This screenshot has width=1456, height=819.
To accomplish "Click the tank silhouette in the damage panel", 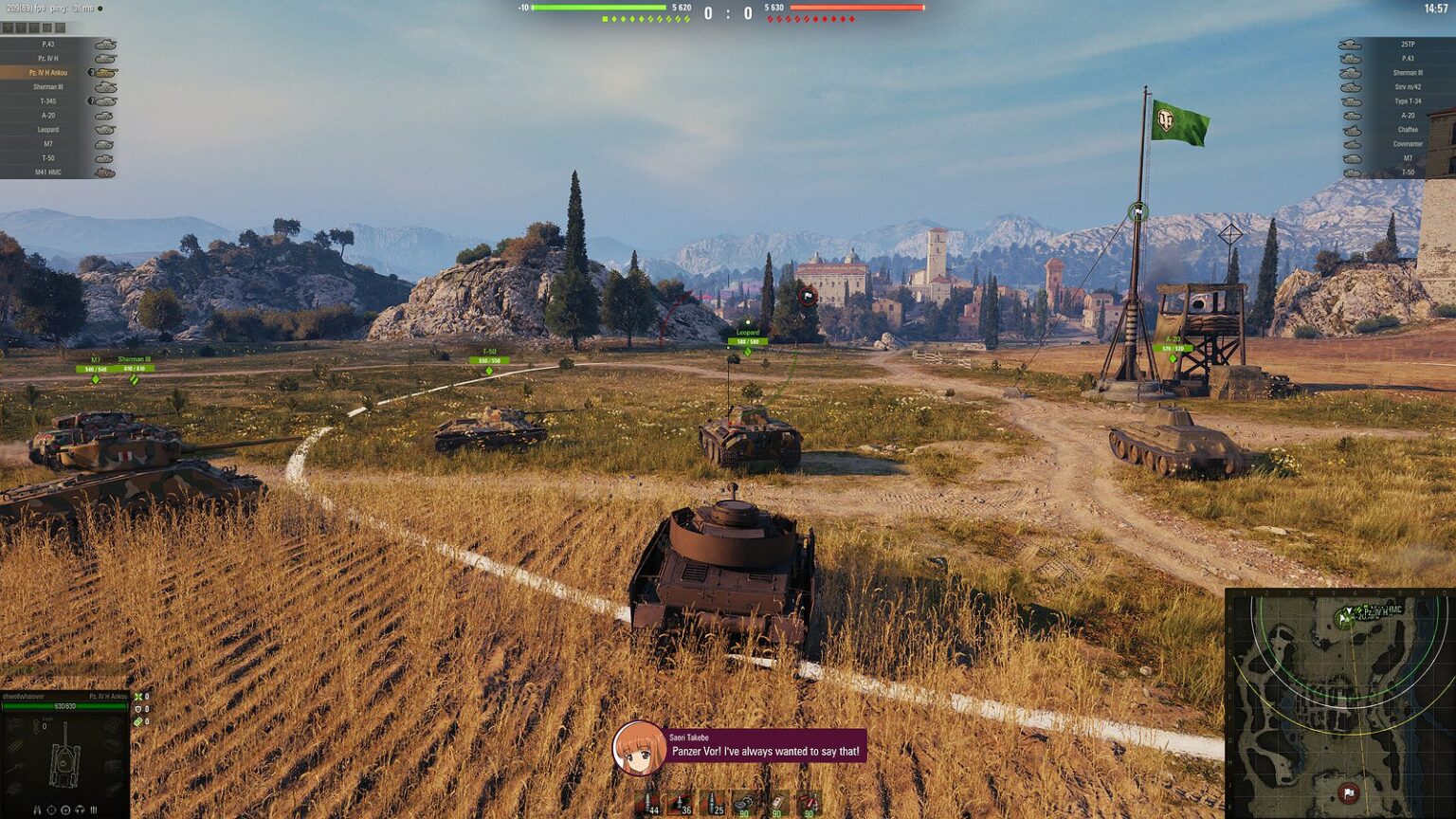I will (x=64, y=765).
